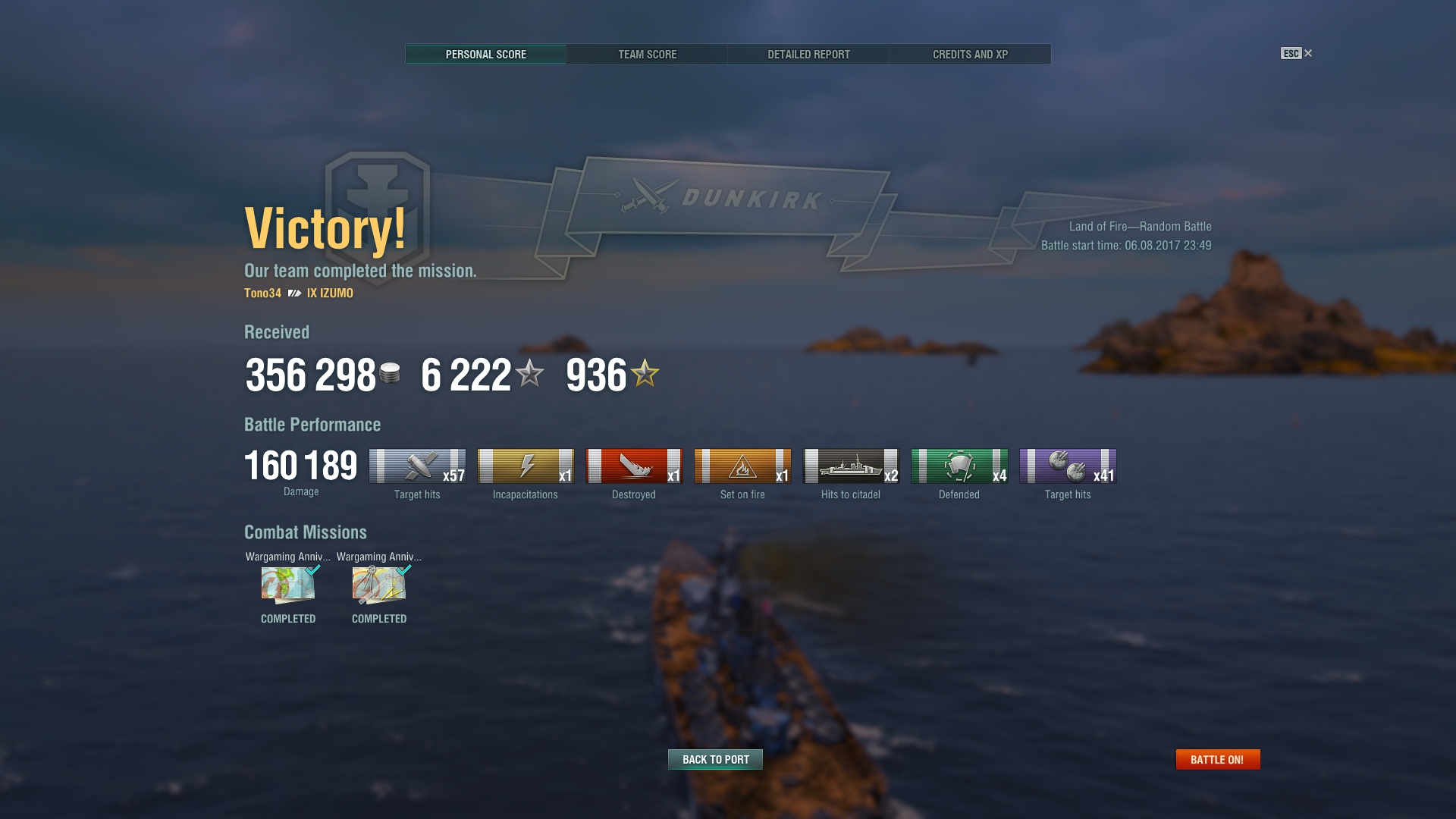
Task: Select the Incapacitations ribbon
Action: [526, 466]
